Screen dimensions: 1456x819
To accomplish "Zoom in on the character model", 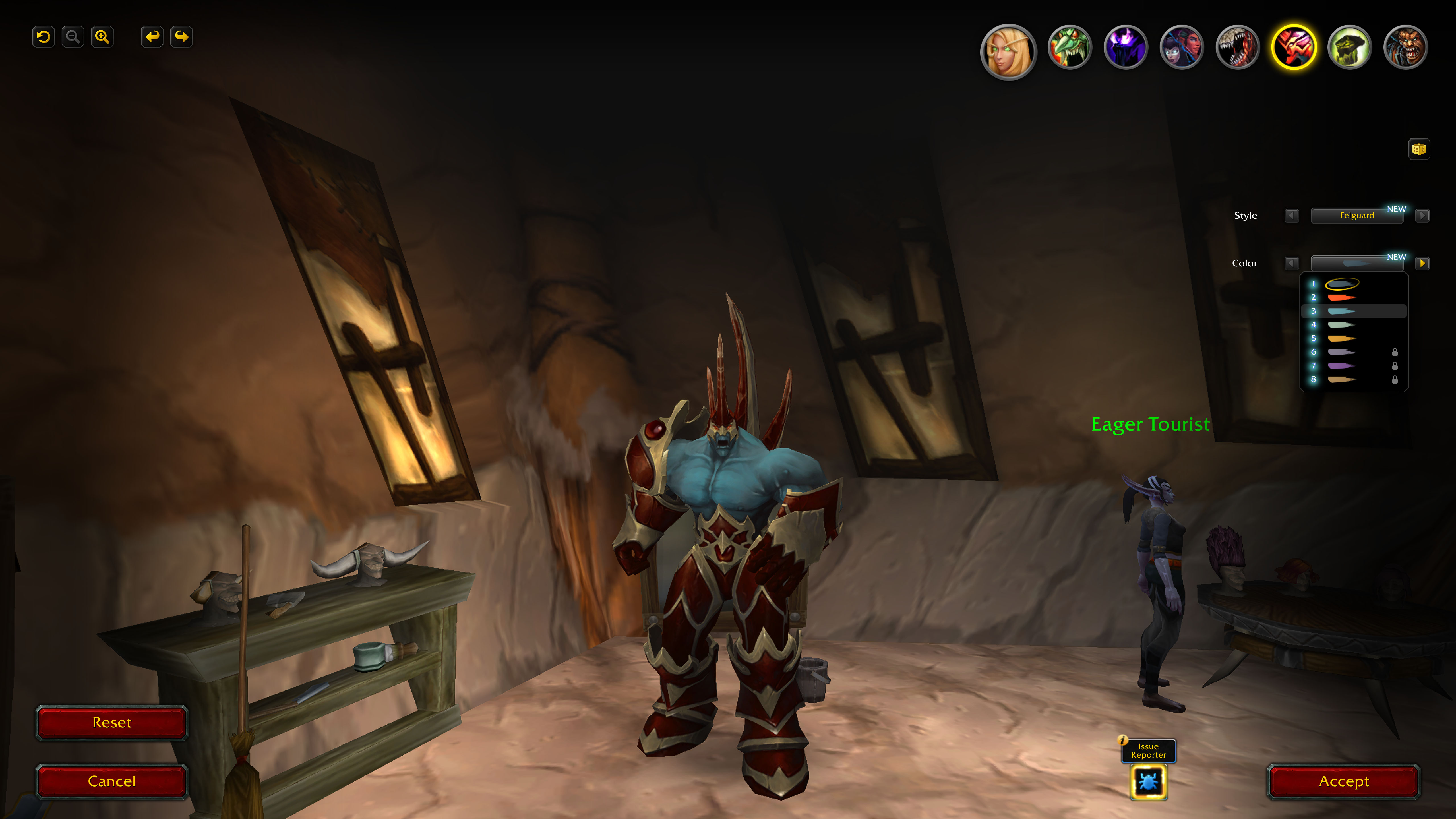I will coord(102,37).
